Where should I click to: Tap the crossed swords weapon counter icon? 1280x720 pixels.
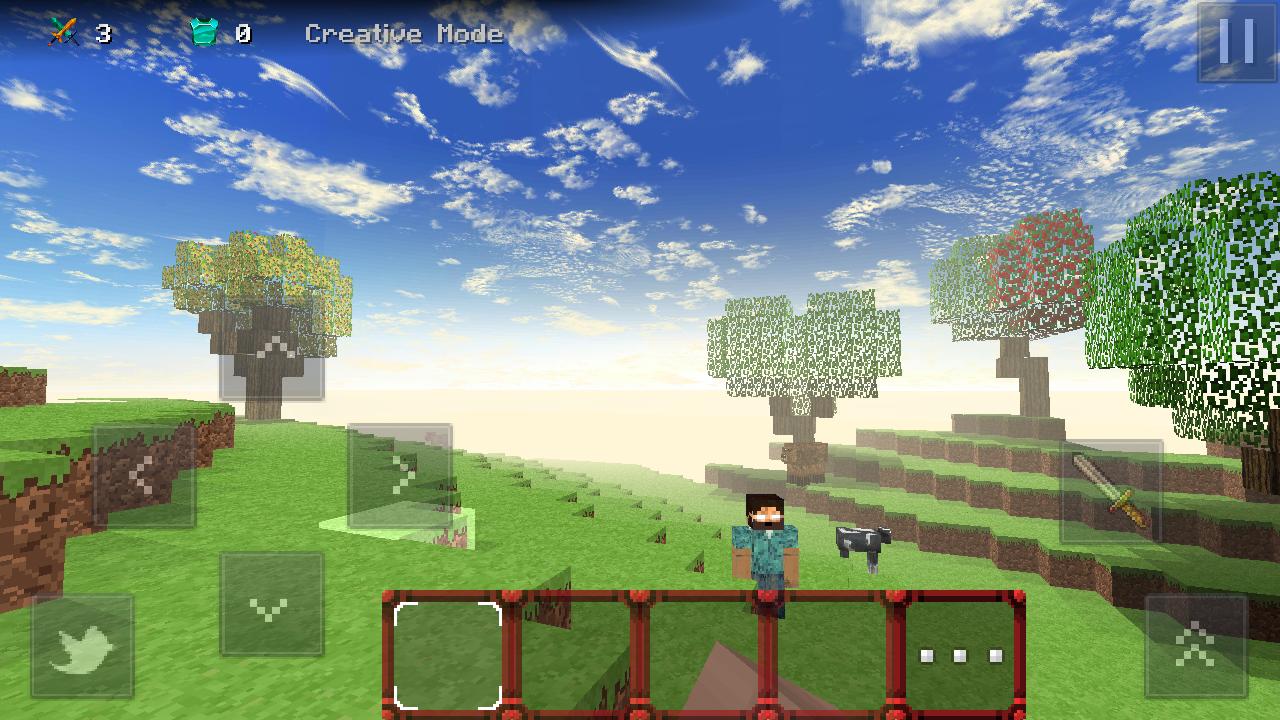click(x=64, y=30)
